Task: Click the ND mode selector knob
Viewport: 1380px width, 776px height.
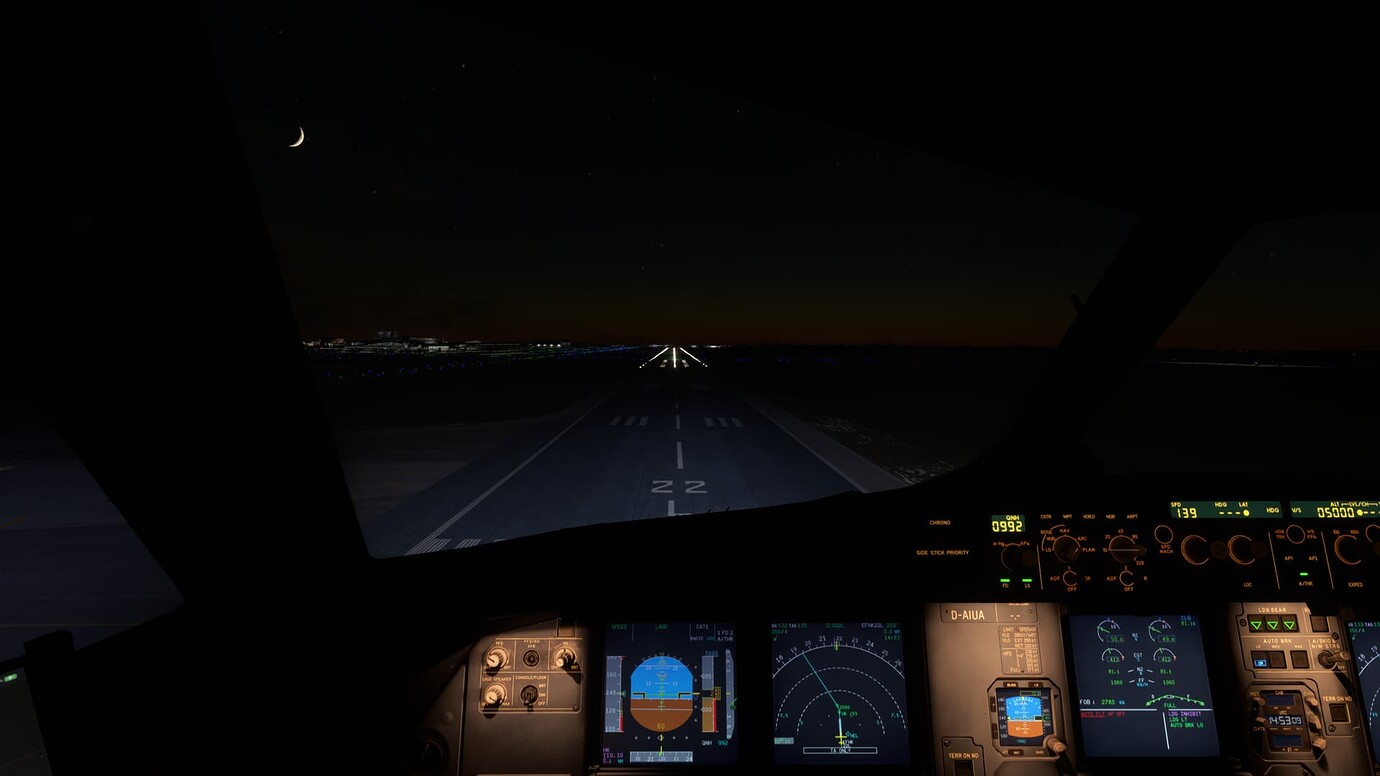Action: point(1066,549)
